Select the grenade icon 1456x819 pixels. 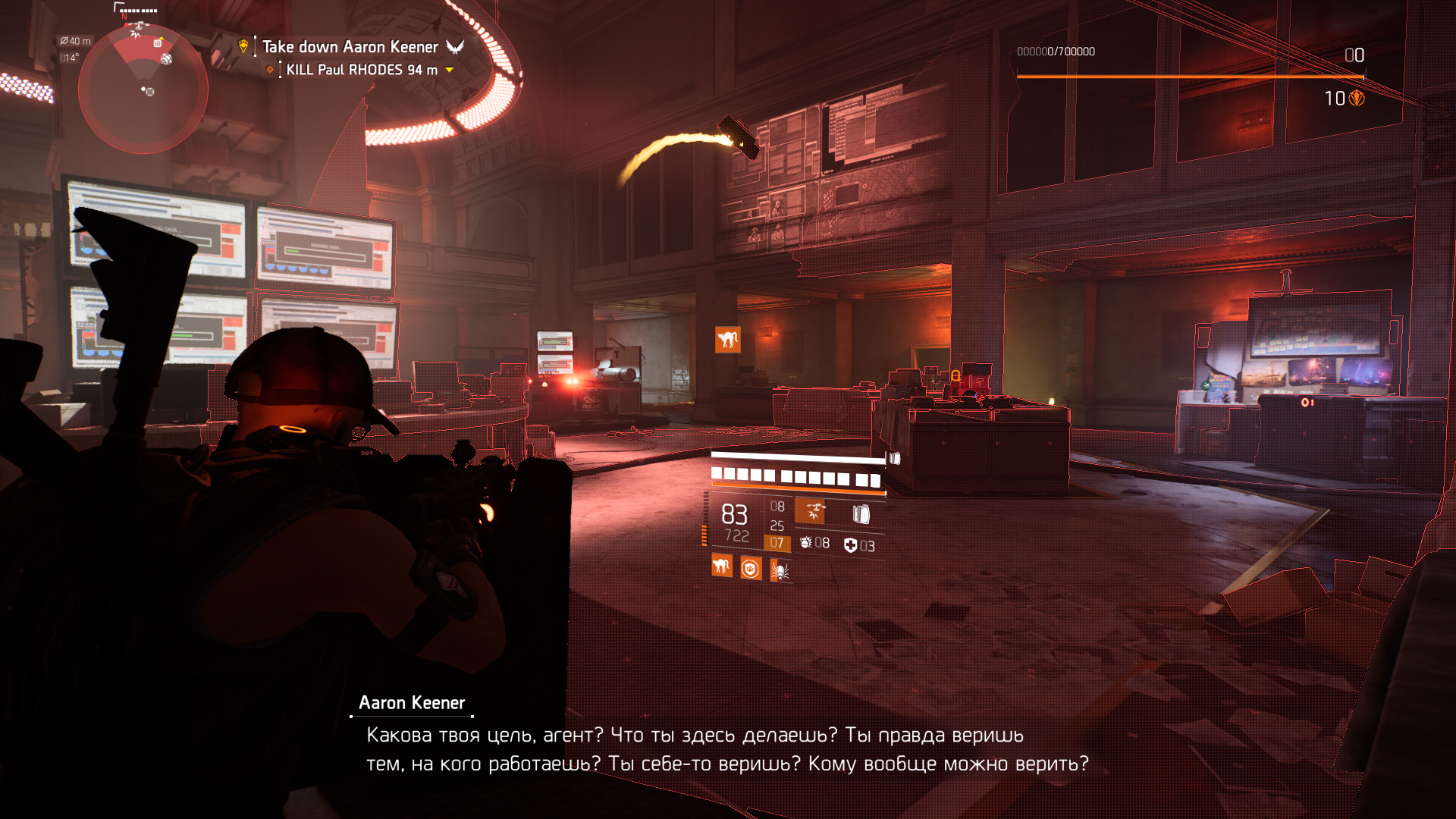[x=805, y=543]
